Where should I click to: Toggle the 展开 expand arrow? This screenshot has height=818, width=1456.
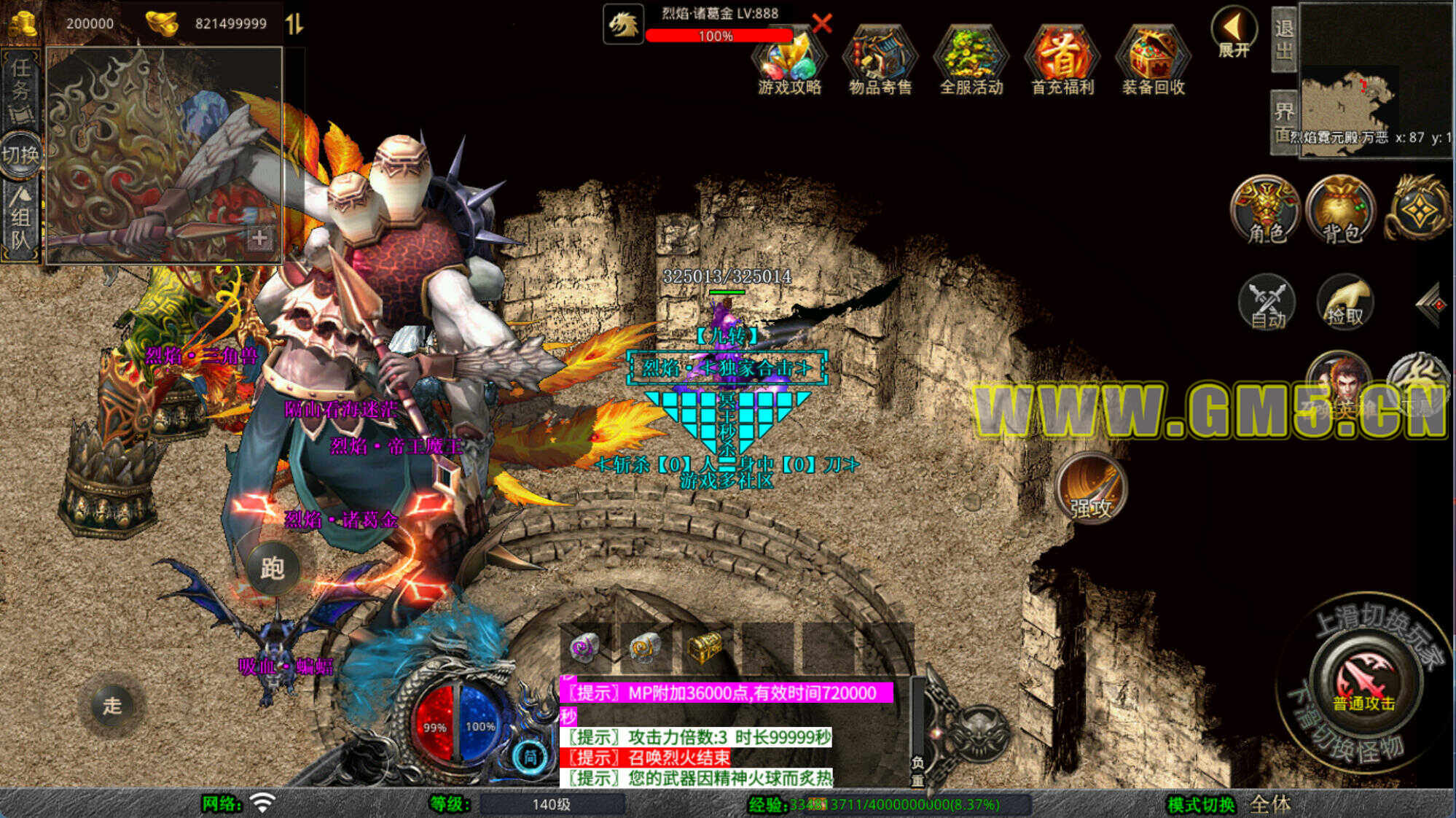point(1233,33)
